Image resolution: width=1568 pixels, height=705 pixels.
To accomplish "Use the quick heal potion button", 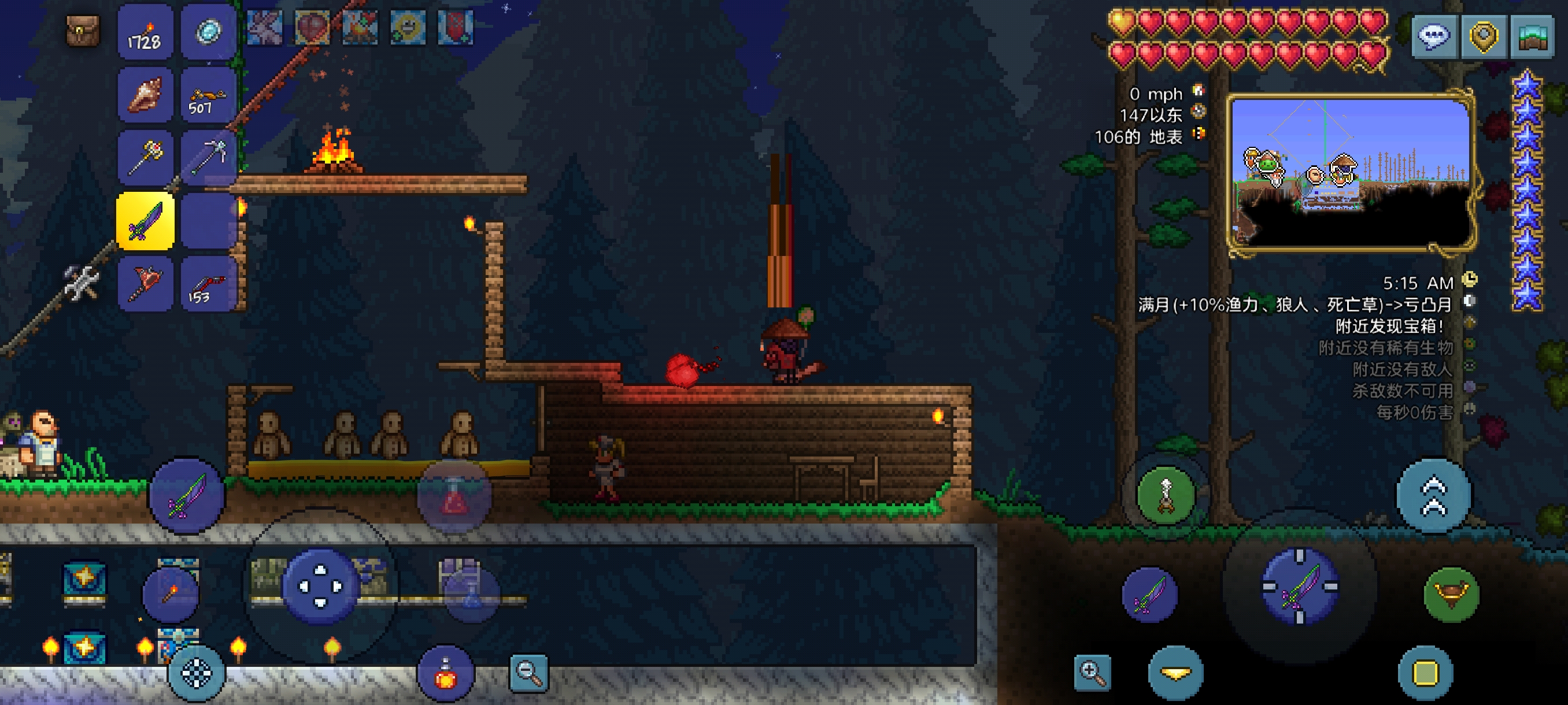I will click(446, 674).
